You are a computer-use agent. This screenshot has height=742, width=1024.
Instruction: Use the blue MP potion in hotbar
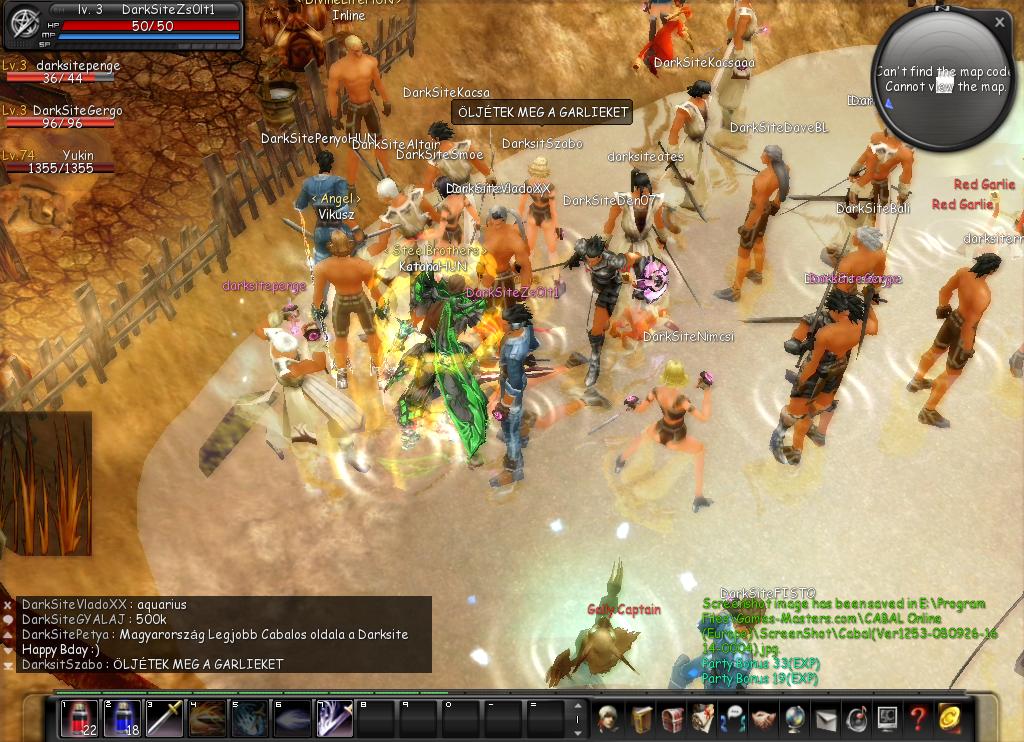[x=122, y=718]
